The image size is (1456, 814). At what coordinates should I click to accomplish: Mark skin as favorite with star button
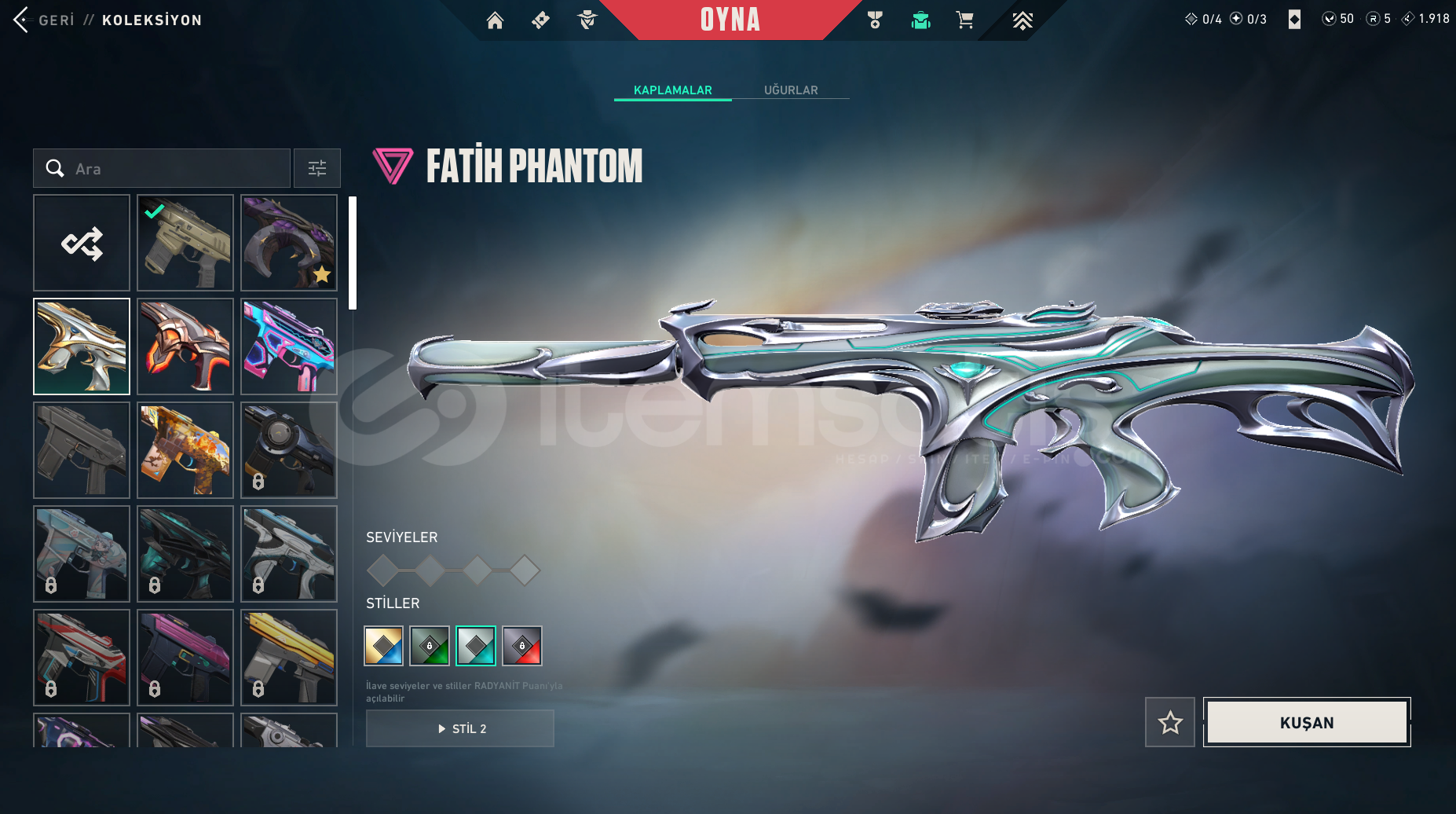pos(1169,722)
